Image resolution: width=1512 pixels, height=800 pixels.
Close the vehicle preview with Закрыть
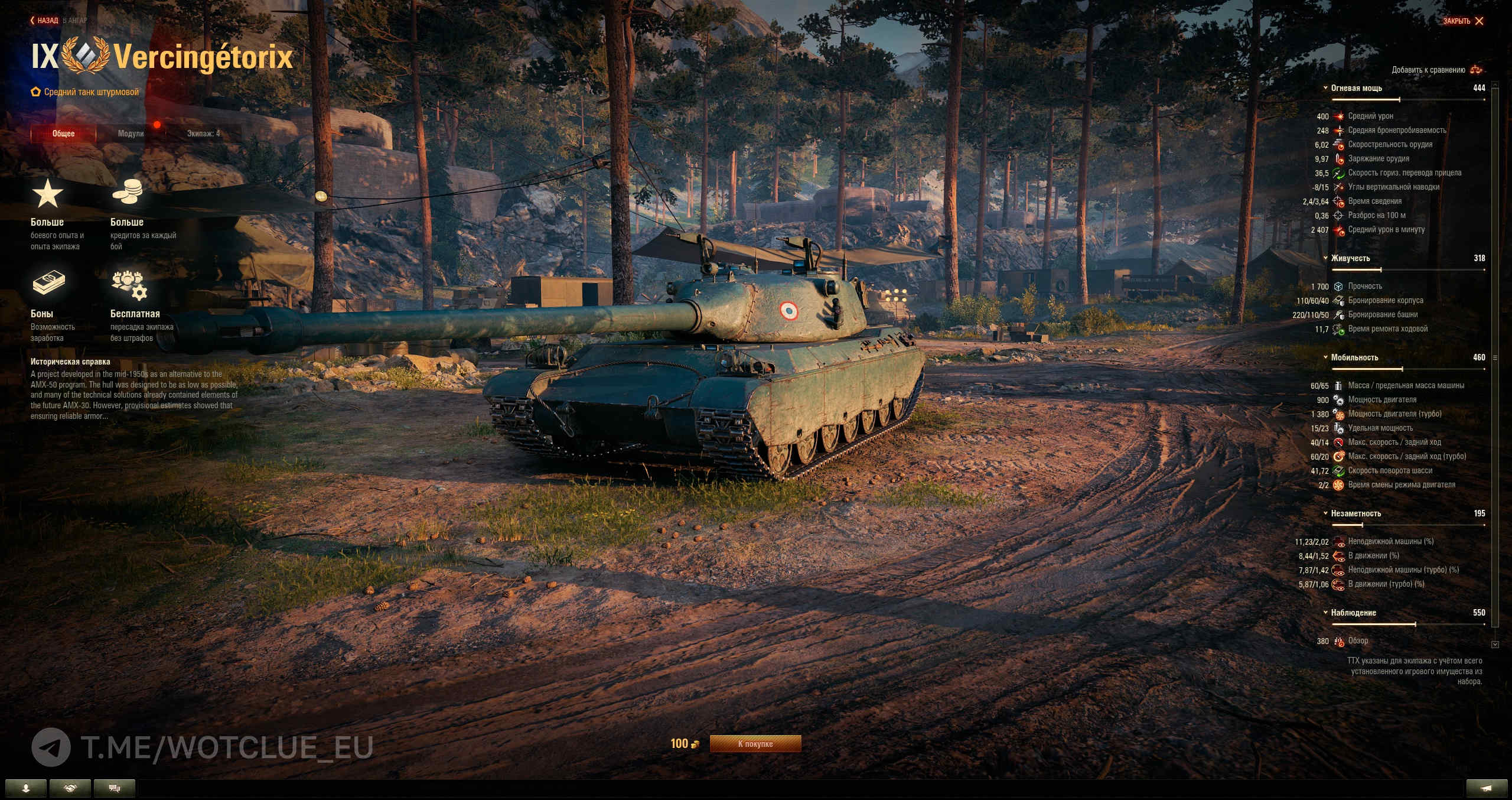tap(1463, 21)
